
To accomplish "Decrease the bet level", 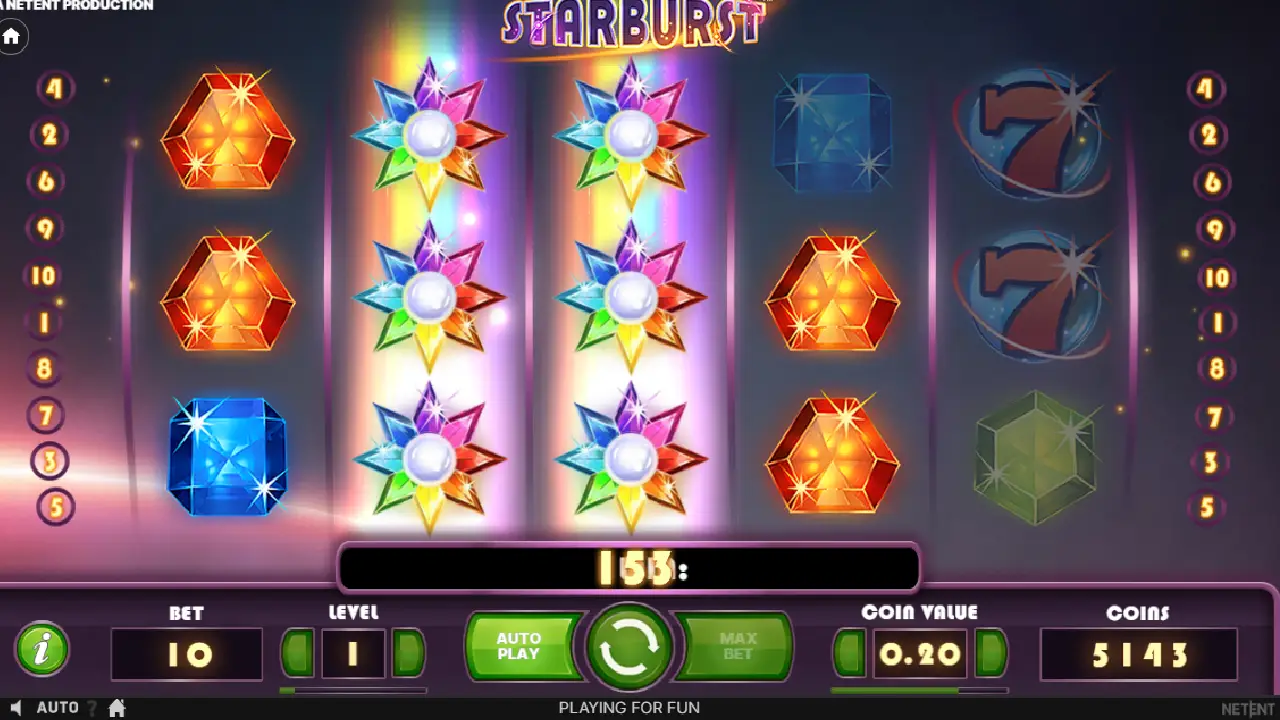I will pos(297,654).
